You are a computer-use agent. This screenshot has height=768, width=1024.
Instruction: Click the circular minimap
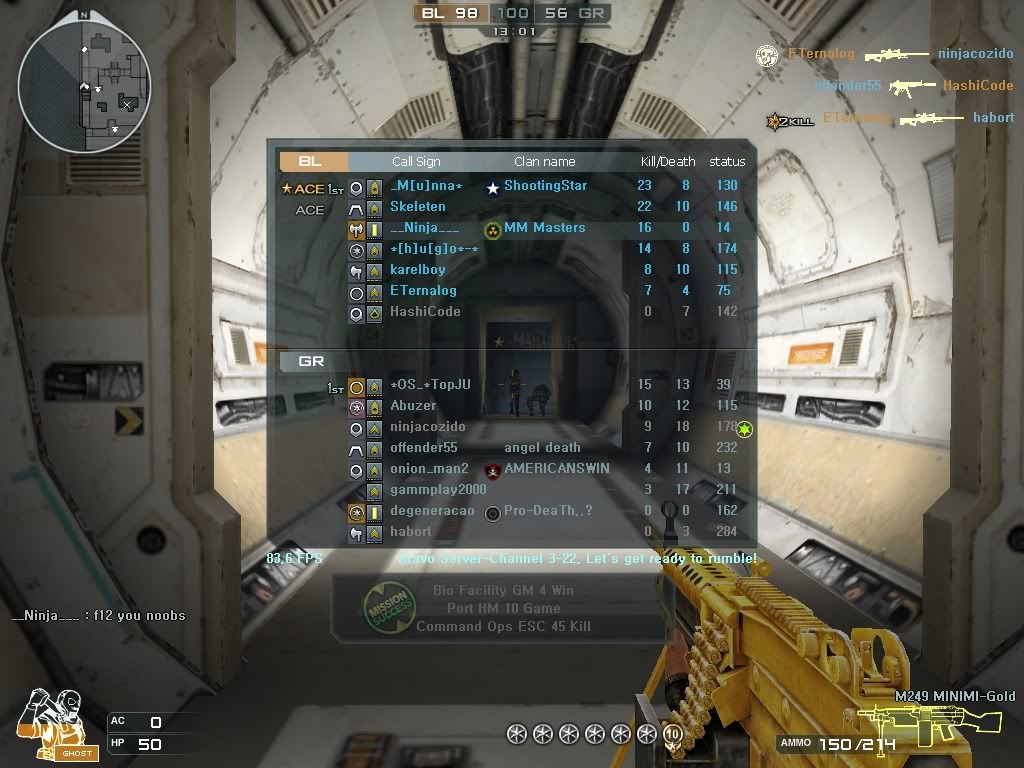point(84,86)
